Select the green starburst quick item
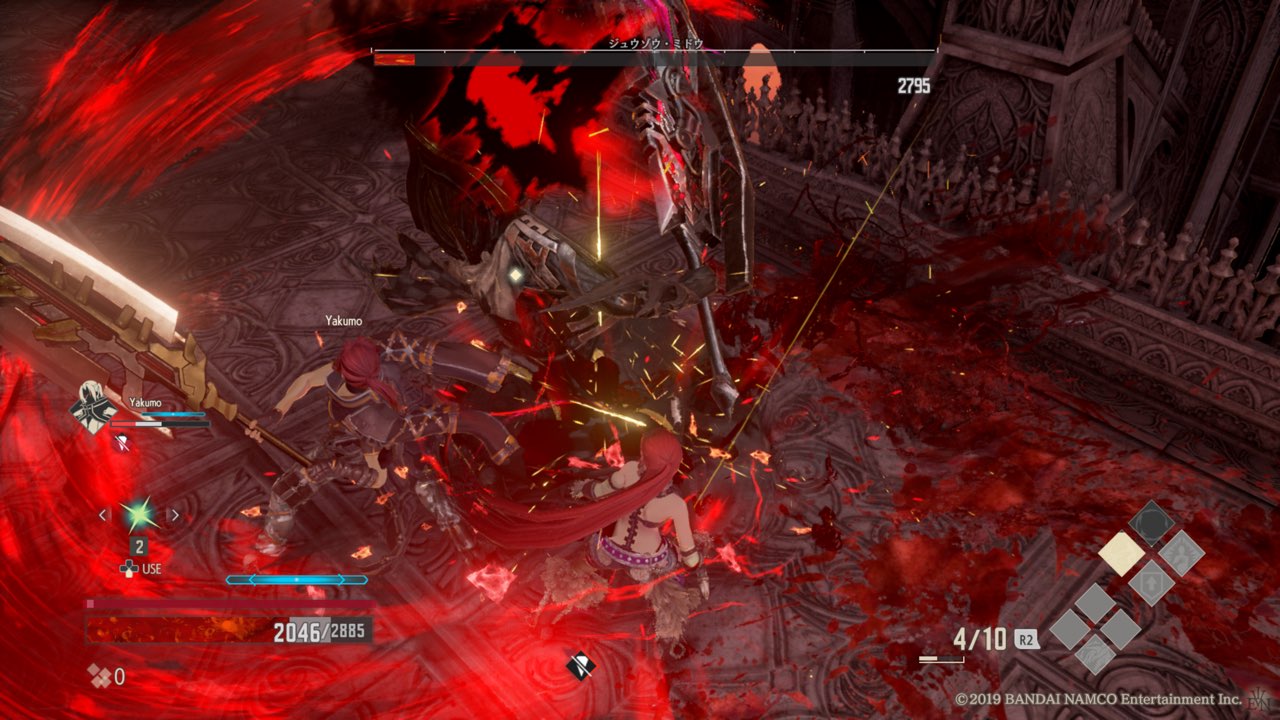 138,515
